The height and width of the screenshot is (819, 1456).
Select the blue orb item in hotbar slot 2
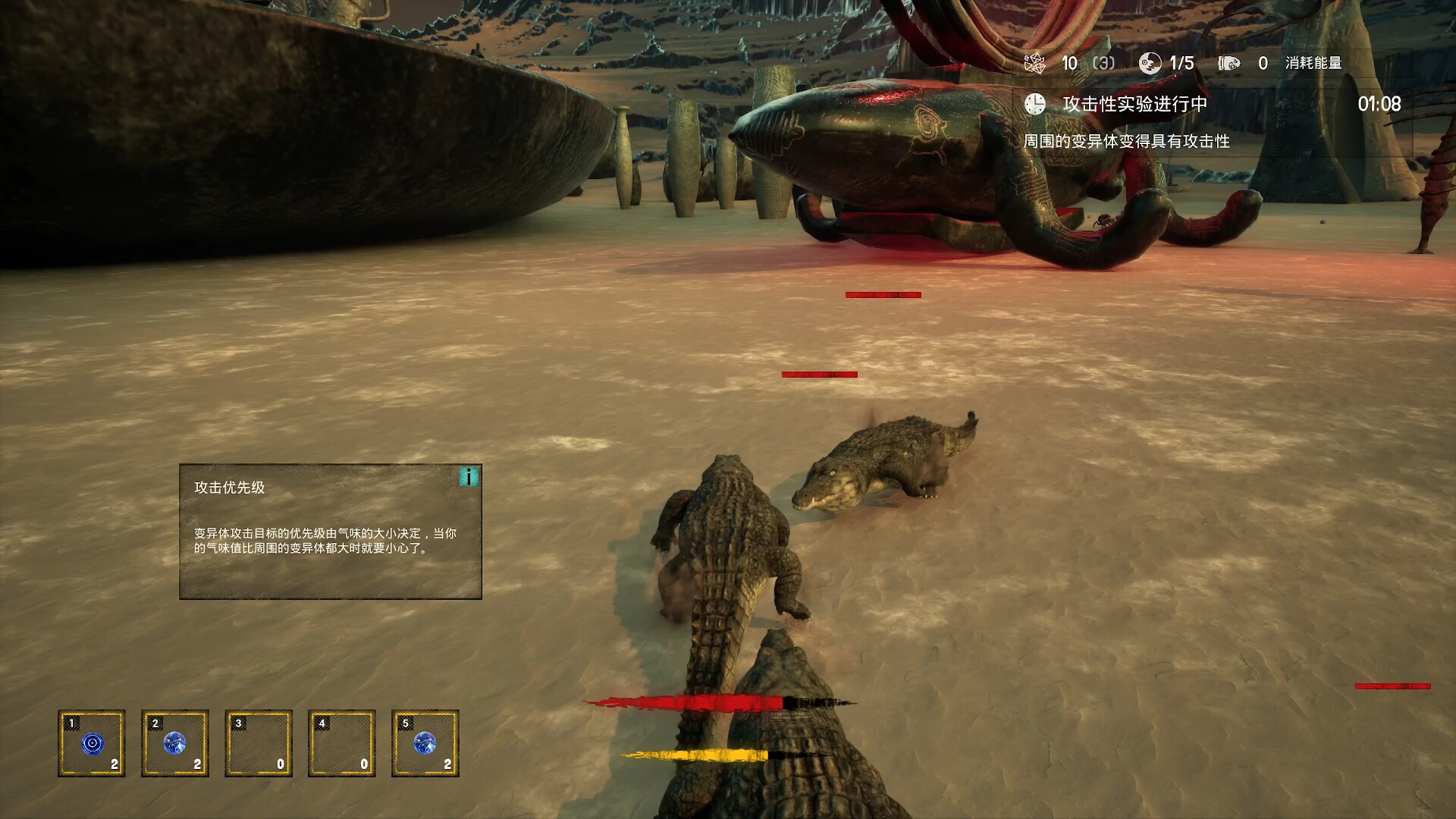coord(175,743)
